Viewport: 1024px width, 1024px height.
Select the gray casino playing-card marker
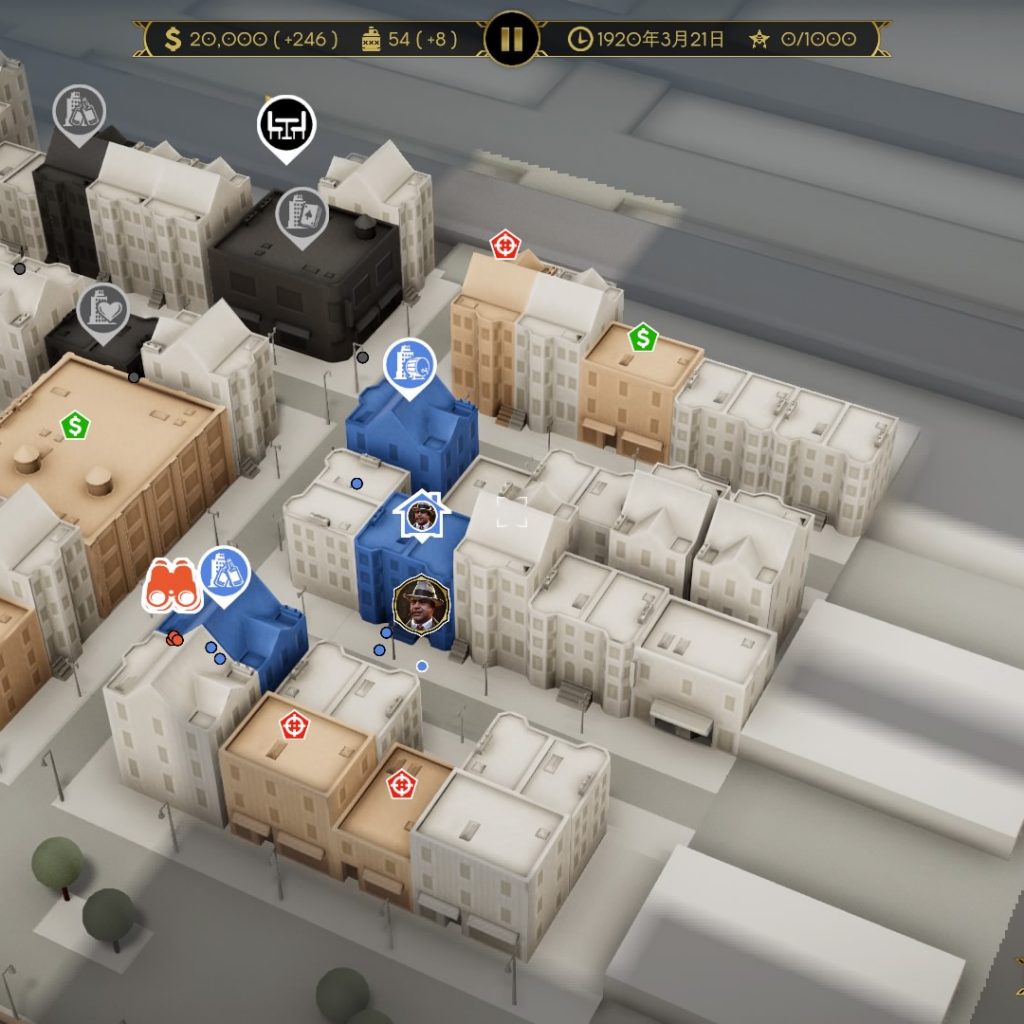302,213
